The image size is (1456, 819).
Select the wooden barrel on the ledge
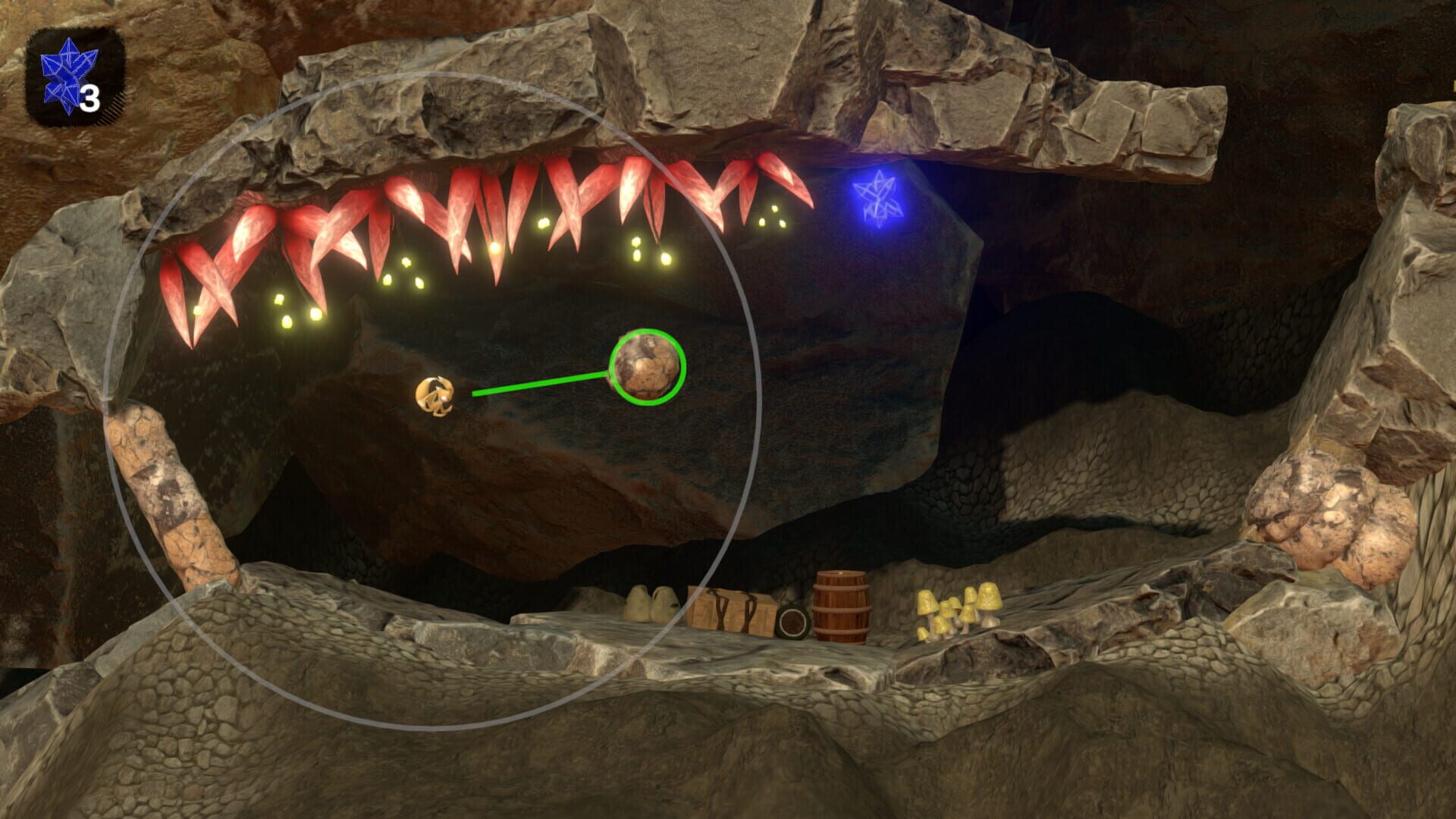point(842,607)
